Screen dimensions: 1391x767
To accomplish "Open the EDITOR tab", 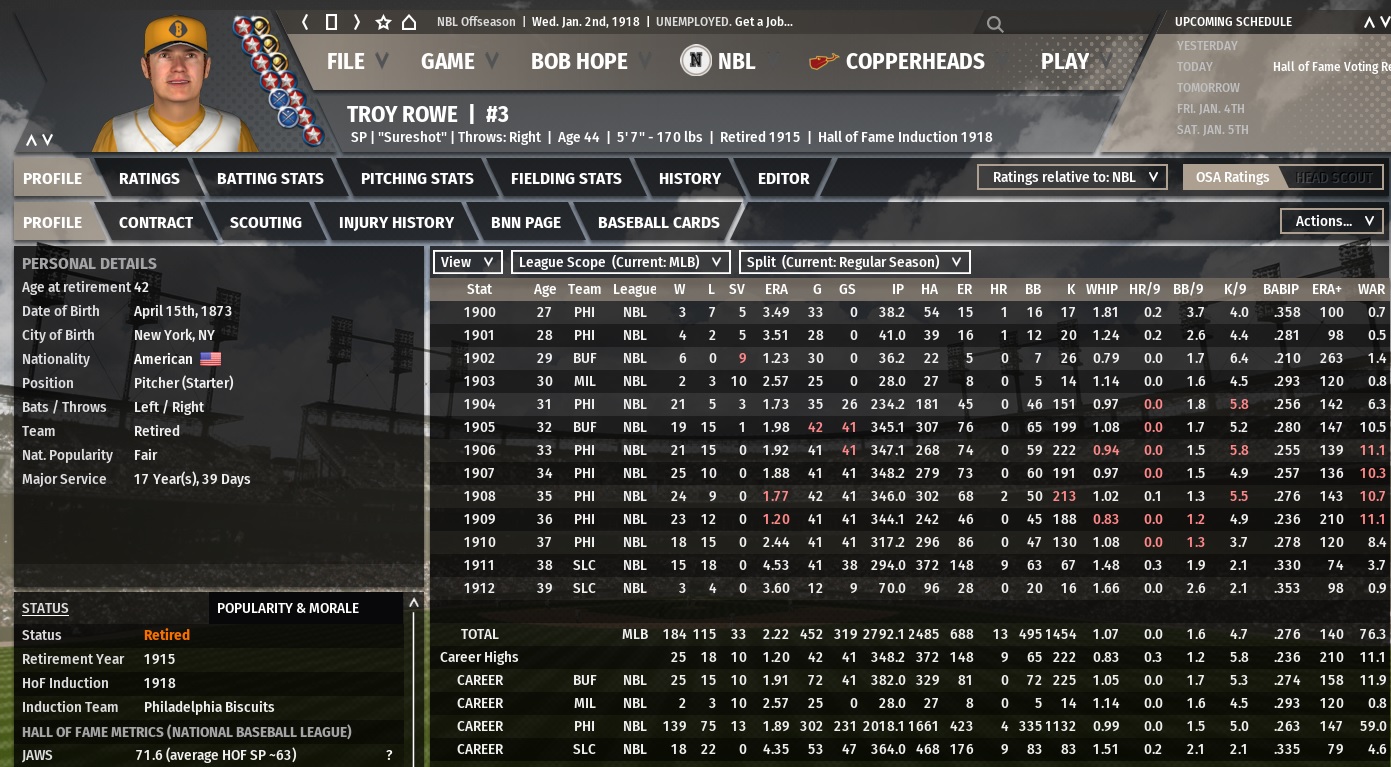I will [783, 178].
